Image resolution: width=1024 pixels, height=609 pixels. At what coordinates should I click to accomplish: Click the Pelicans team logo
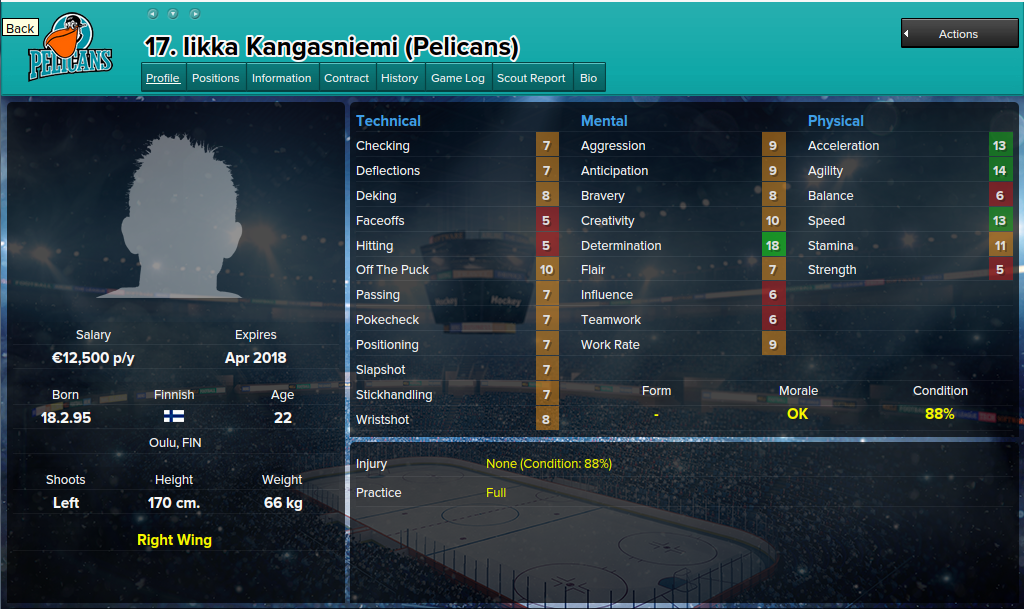70,48
